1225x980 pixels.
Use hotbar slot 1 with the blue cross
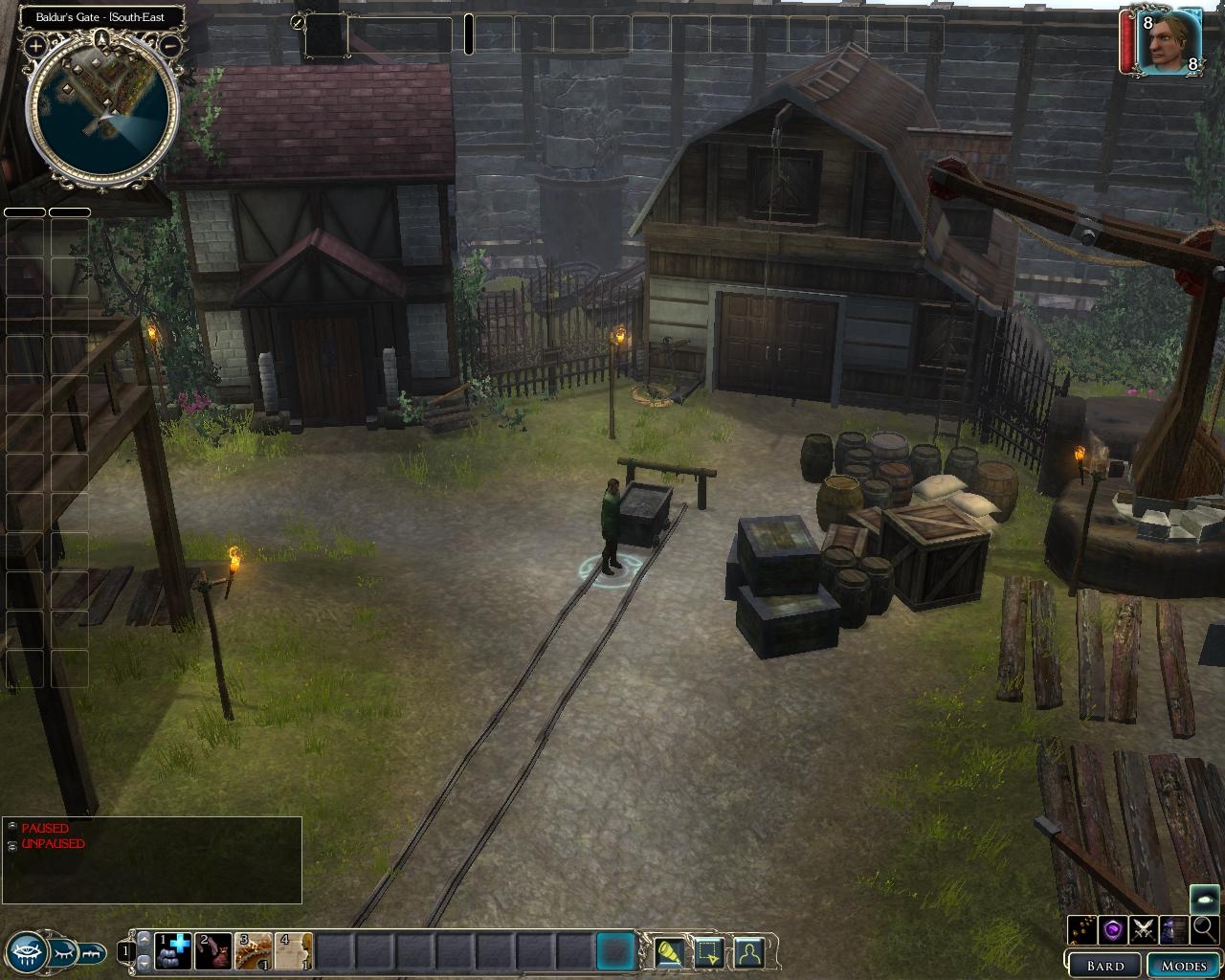(x=173, y=951)
